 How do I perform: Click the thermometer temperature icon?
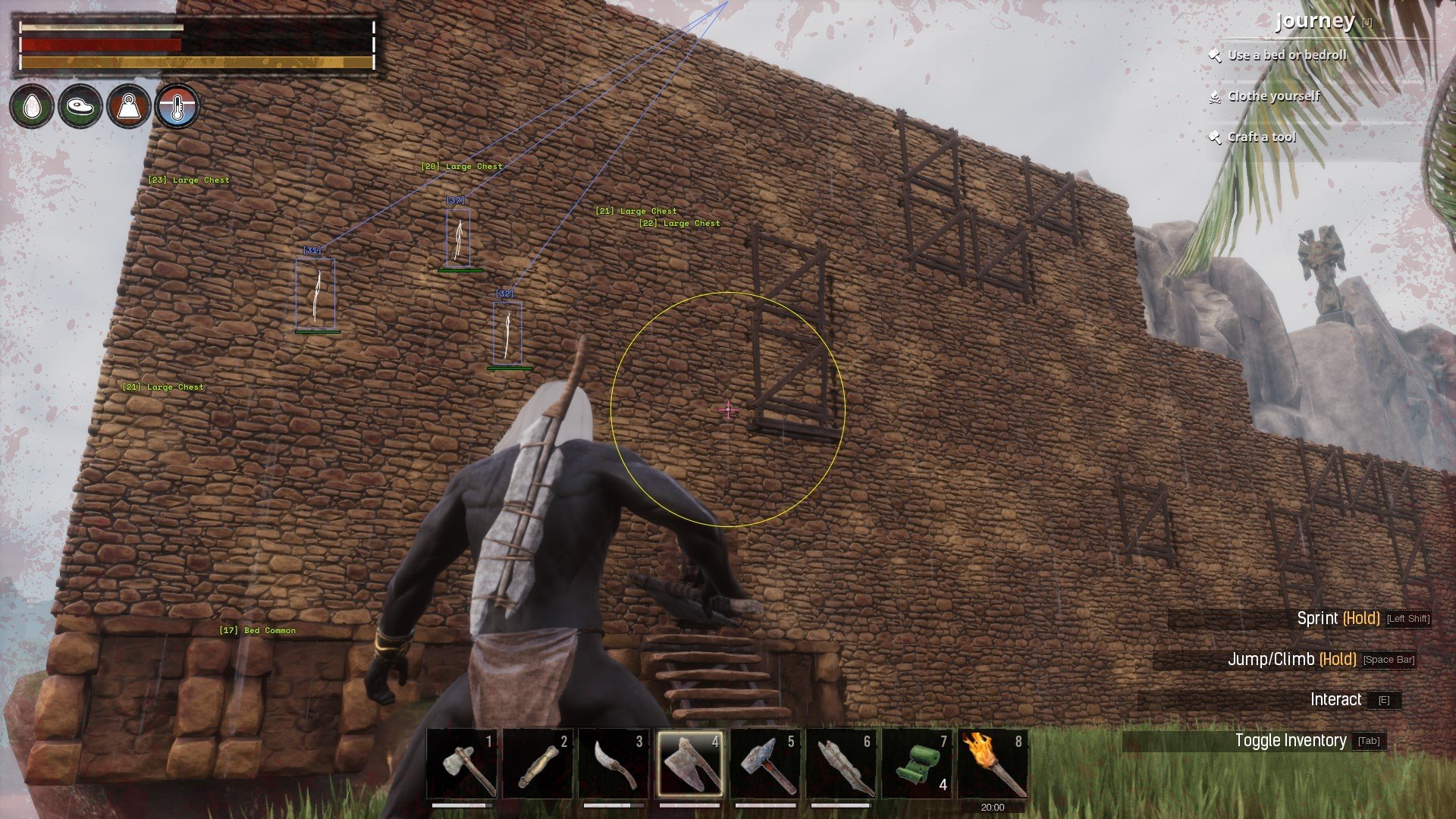tap(177, 107)
